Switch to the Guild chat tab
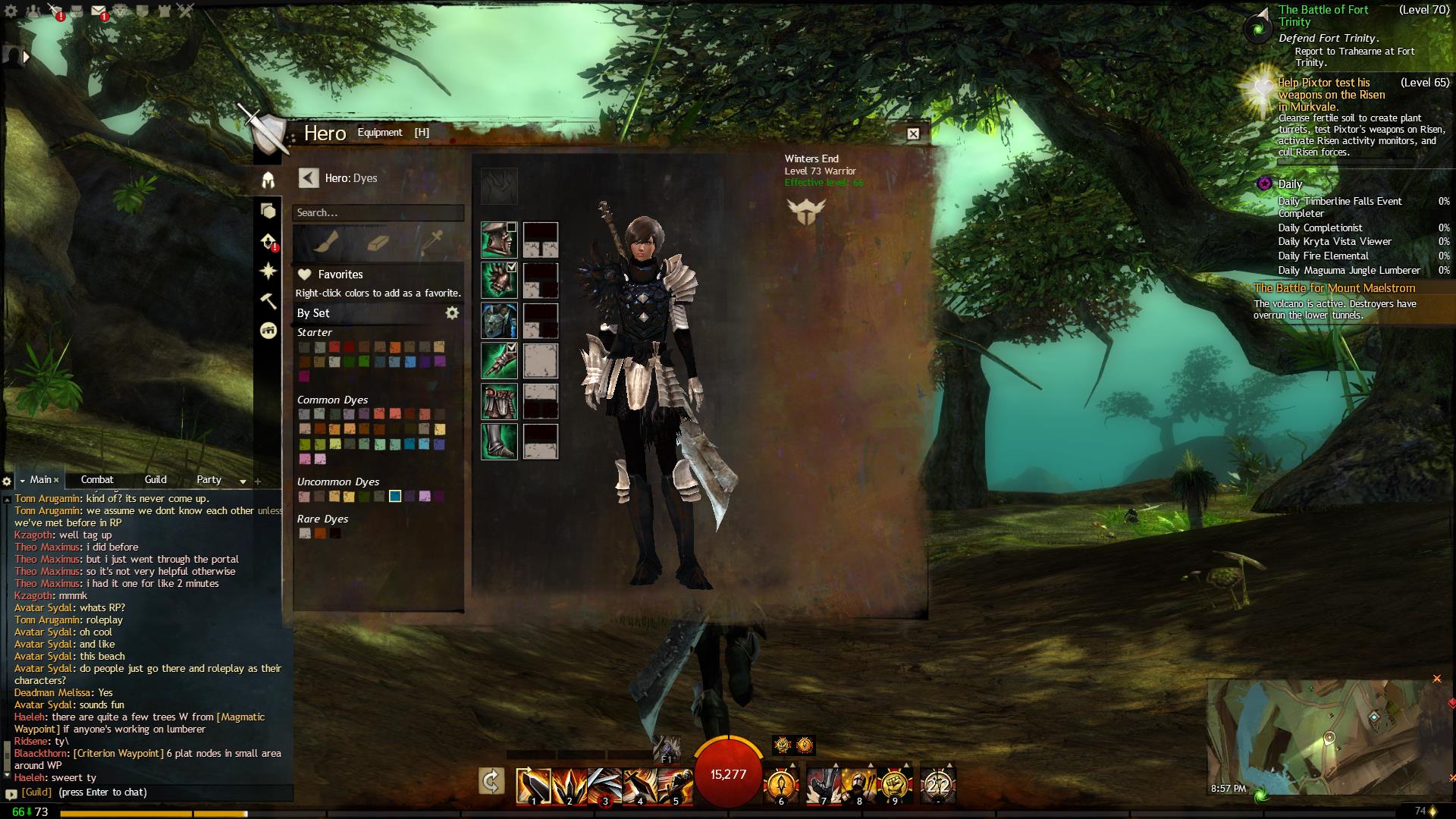 pos(155,480)
